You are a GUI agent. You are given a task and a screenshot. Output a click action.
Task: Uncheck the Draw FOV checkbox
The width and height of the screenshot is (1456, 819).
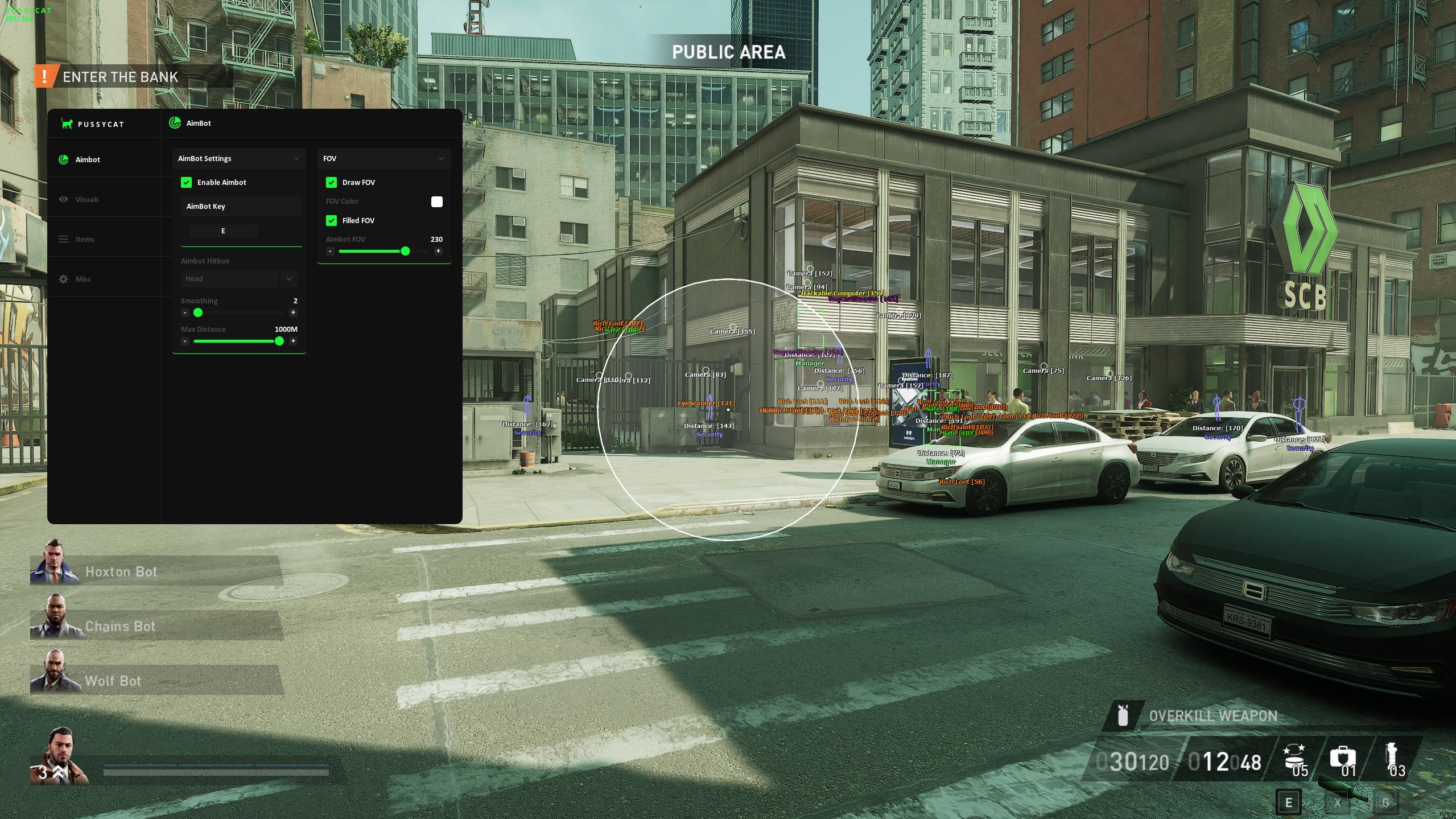pyautogui.click(x=331, y=183)
